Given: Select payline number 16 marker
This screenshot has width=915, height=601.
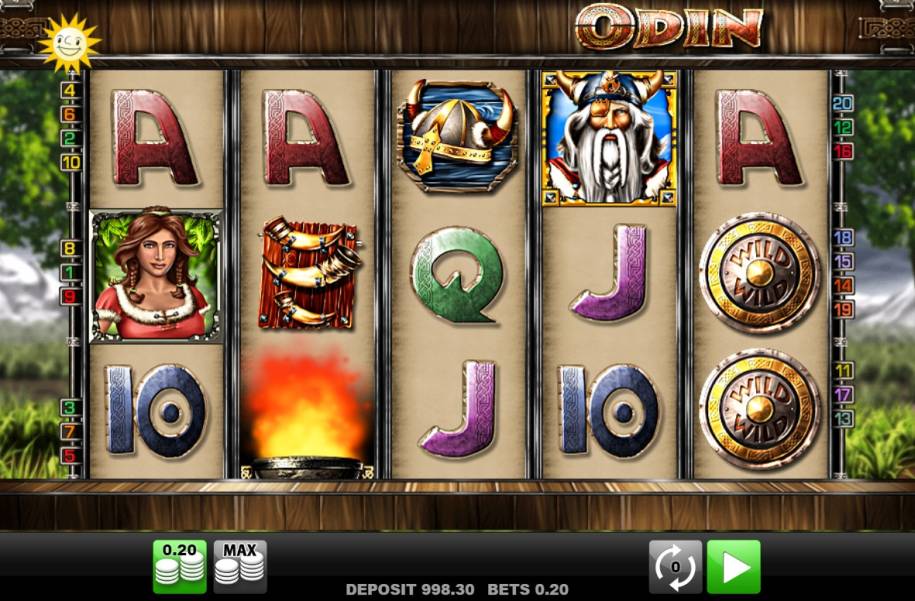Looking at the screenshot, I should pos(843,151).
